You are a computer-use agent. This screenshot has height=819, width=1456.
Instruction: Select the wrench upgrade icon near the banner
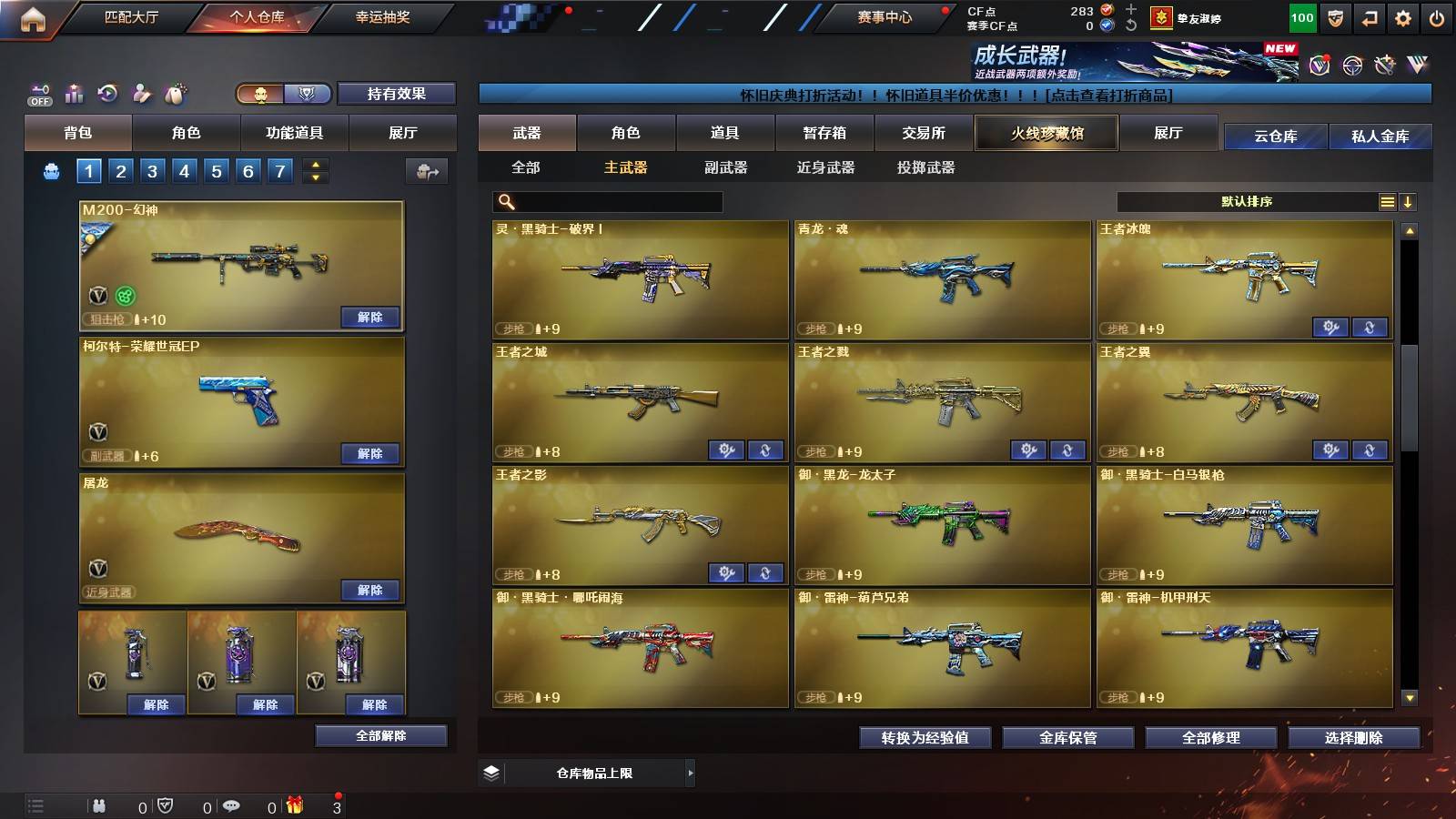point(1384,64)
